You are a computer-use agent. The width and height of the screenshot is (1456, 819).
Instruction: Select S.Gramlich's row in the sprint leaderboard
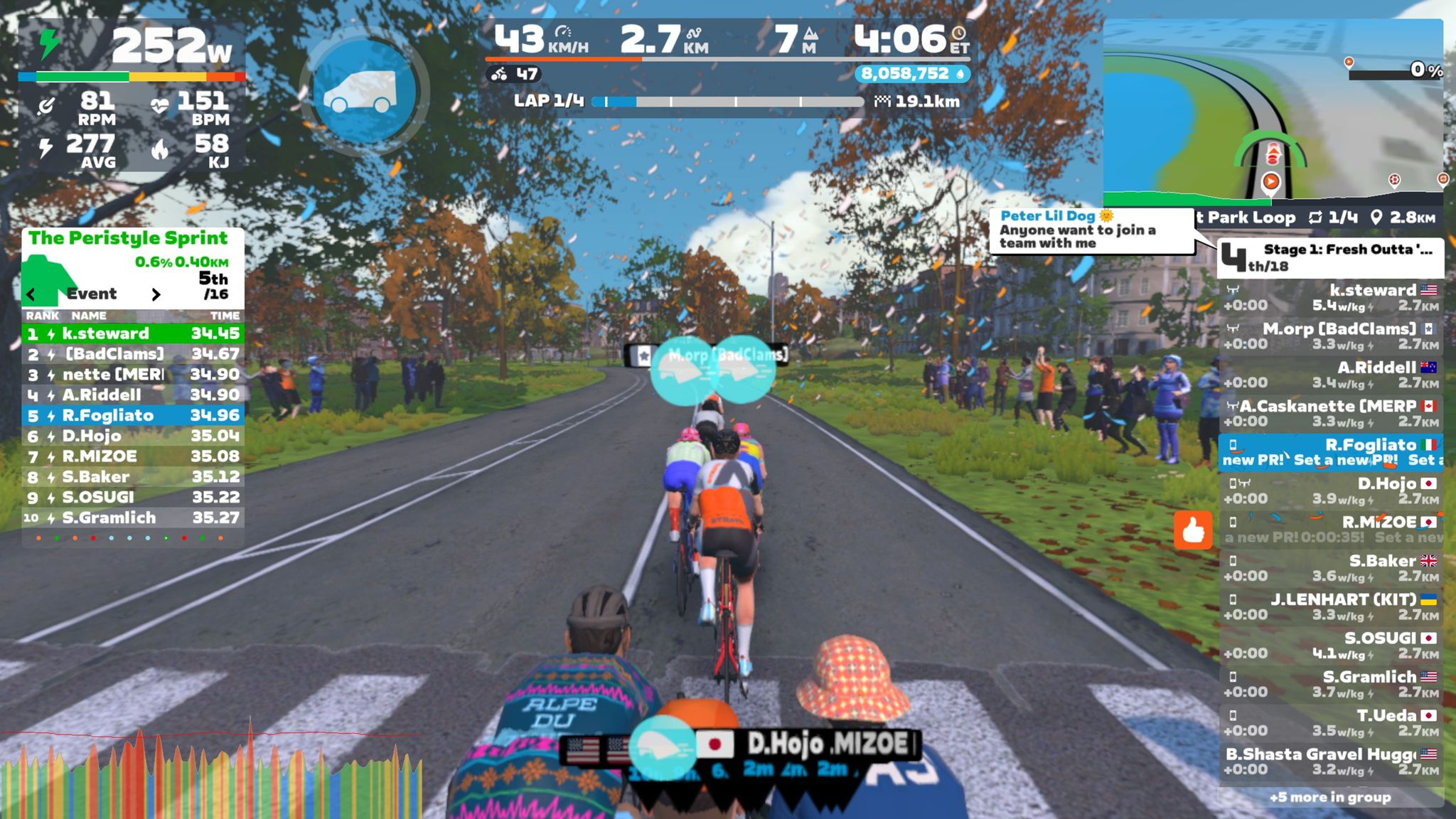tap(133, 518)
